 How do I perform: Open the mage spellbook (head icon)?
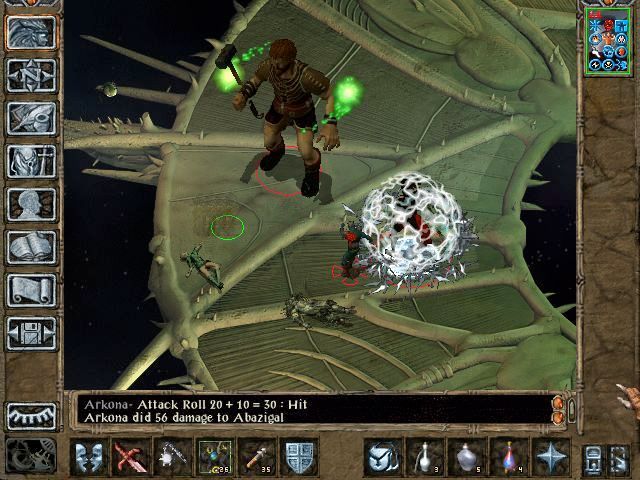click(31, 204)
